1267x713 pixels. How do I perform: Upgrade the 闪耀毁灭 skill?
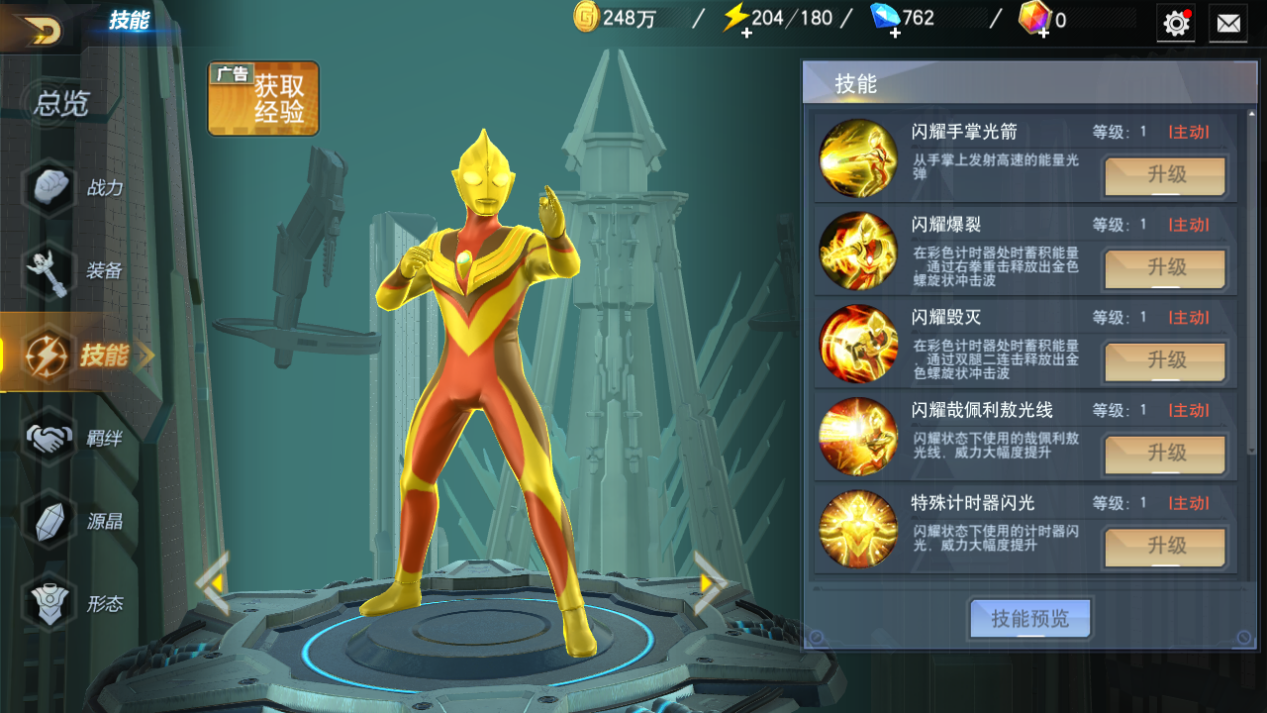coord(1165,361)
